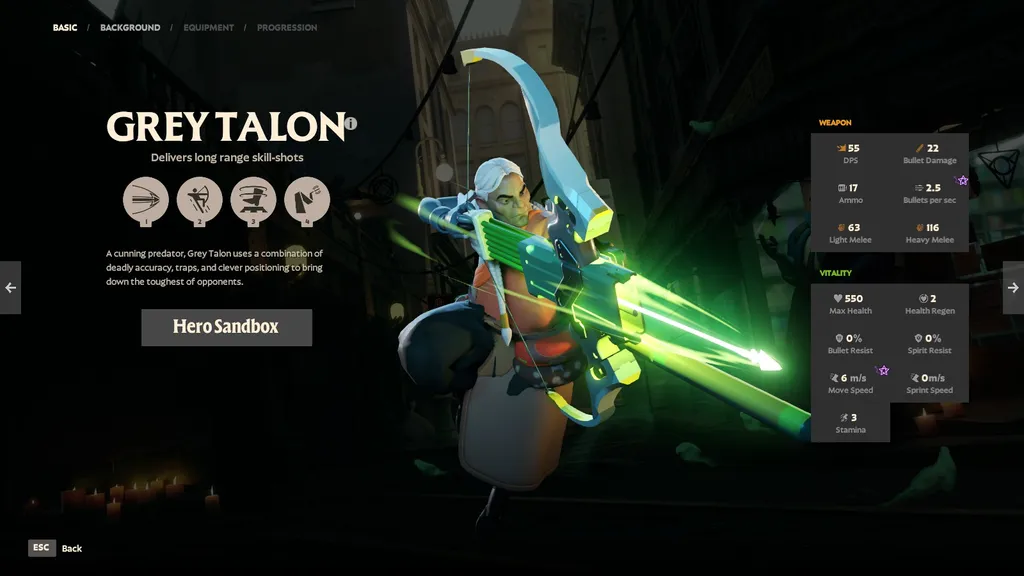
Task: View the Rain of Arrows ability icon
Action: (200, 200)
